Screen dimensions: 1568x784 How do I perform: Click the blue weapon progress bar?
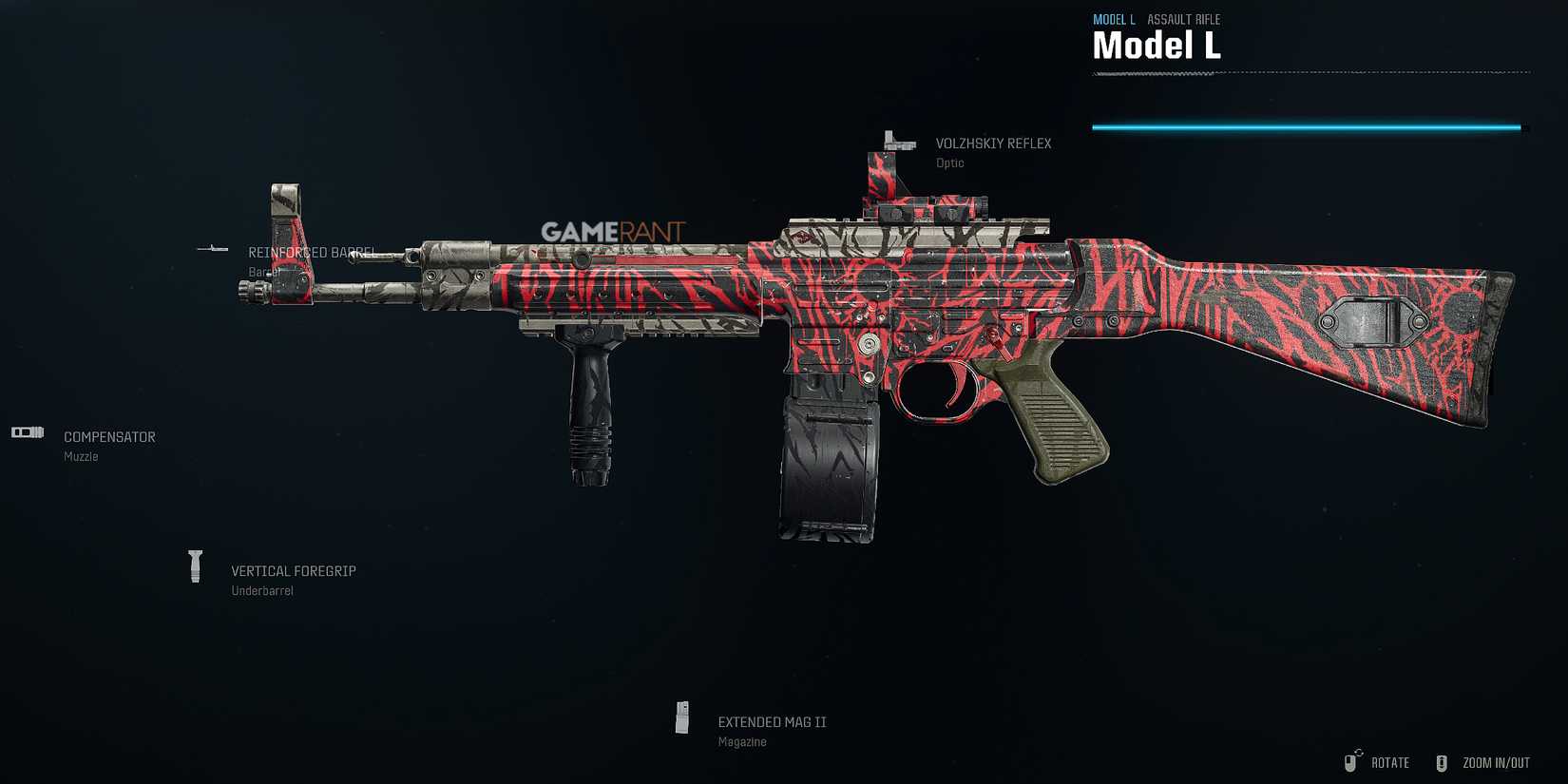1307,125
